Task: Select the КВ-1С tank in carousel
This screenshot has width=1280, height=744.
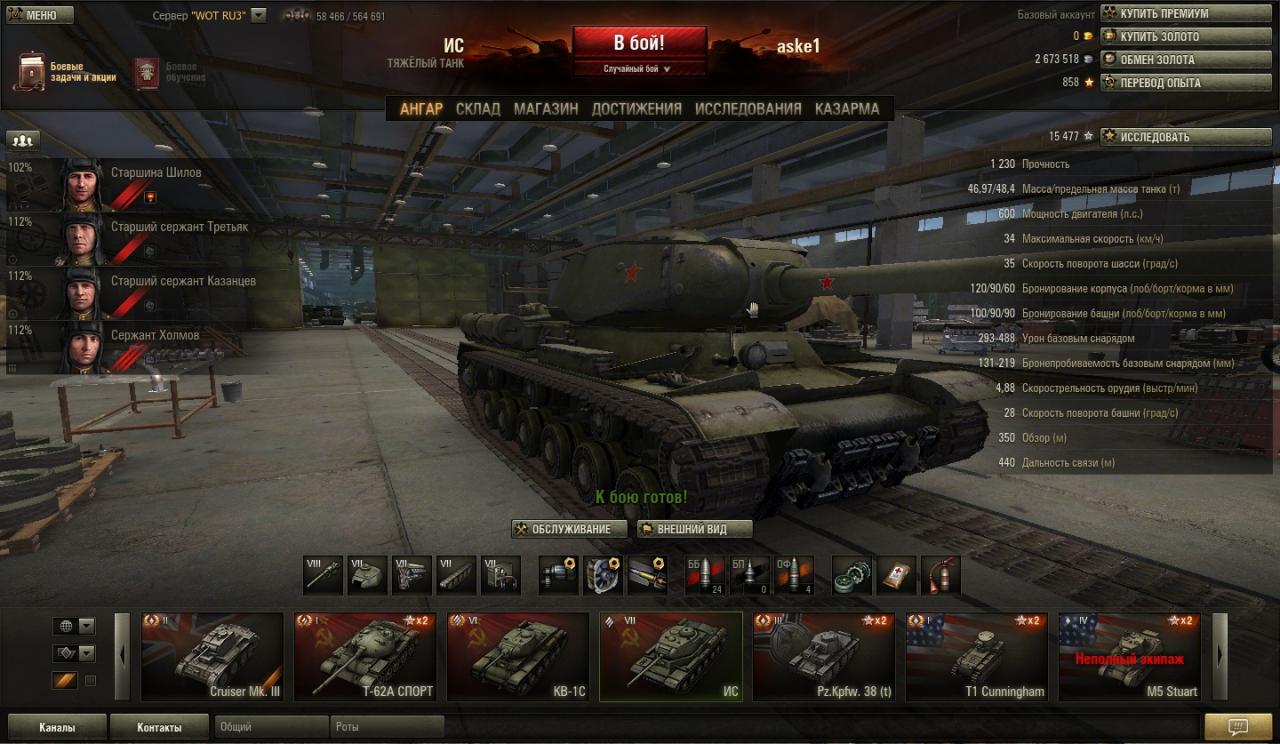Action: click(517, 656)
